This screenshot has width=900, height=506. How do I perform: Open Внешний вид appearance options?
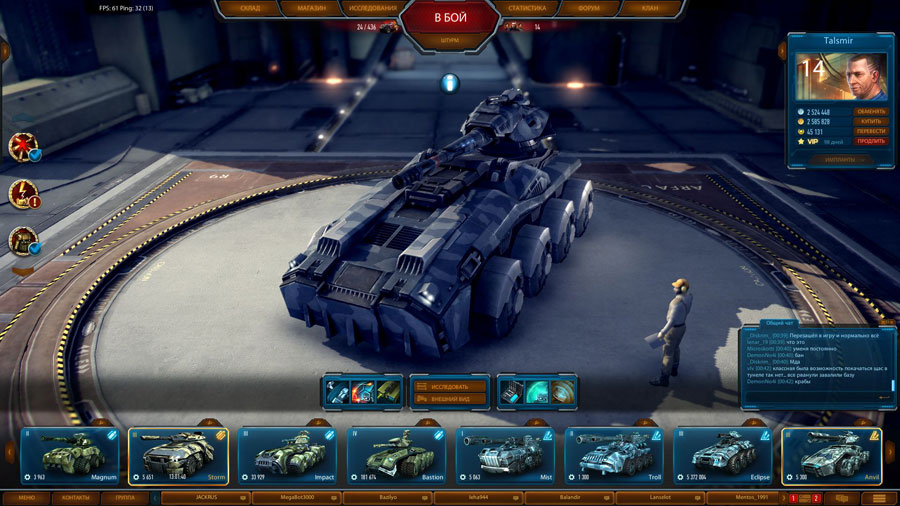(x=449, y=398)
